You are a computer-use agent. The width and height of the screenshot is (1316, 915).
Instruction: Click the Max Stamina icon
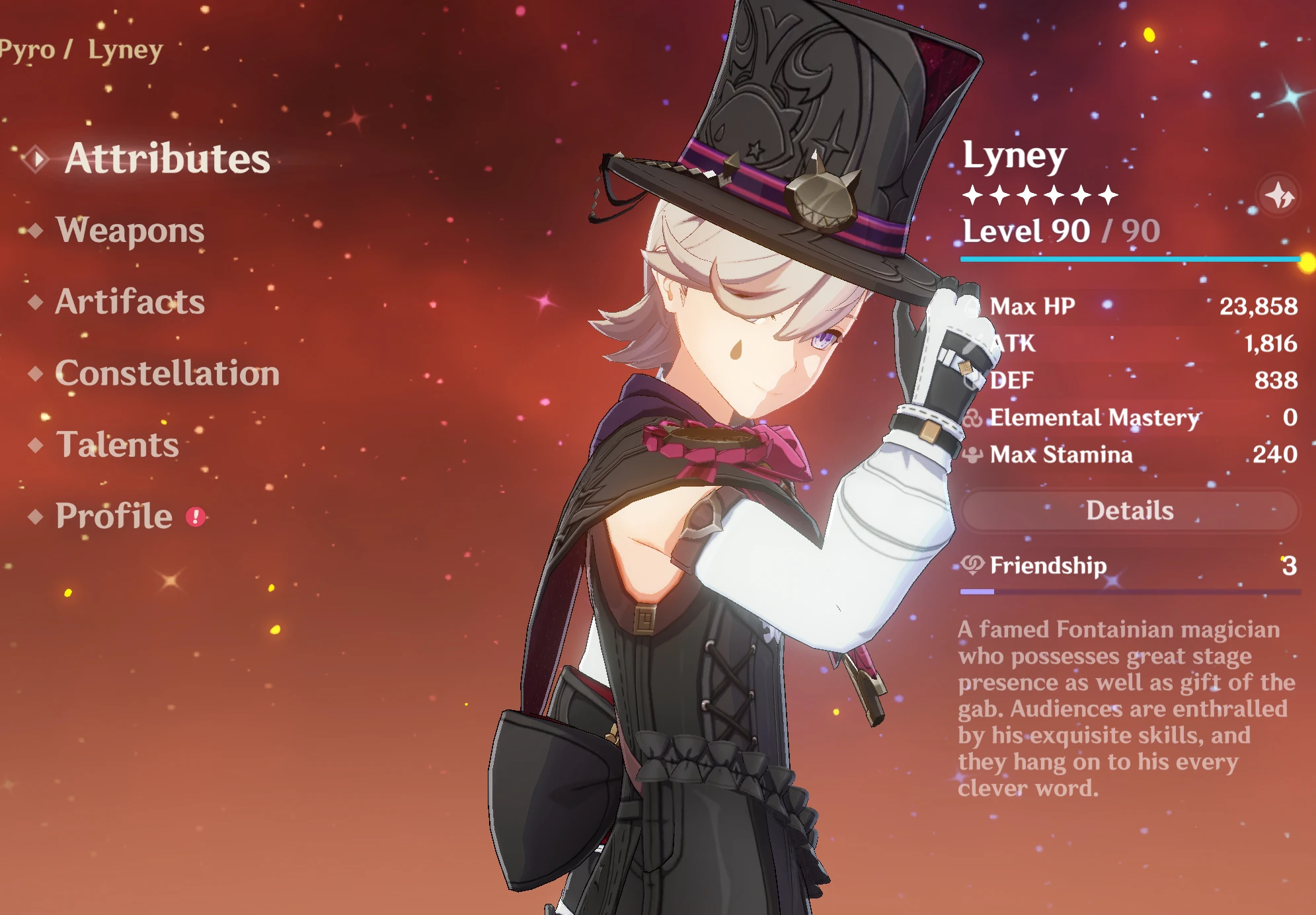coord(971,455)
